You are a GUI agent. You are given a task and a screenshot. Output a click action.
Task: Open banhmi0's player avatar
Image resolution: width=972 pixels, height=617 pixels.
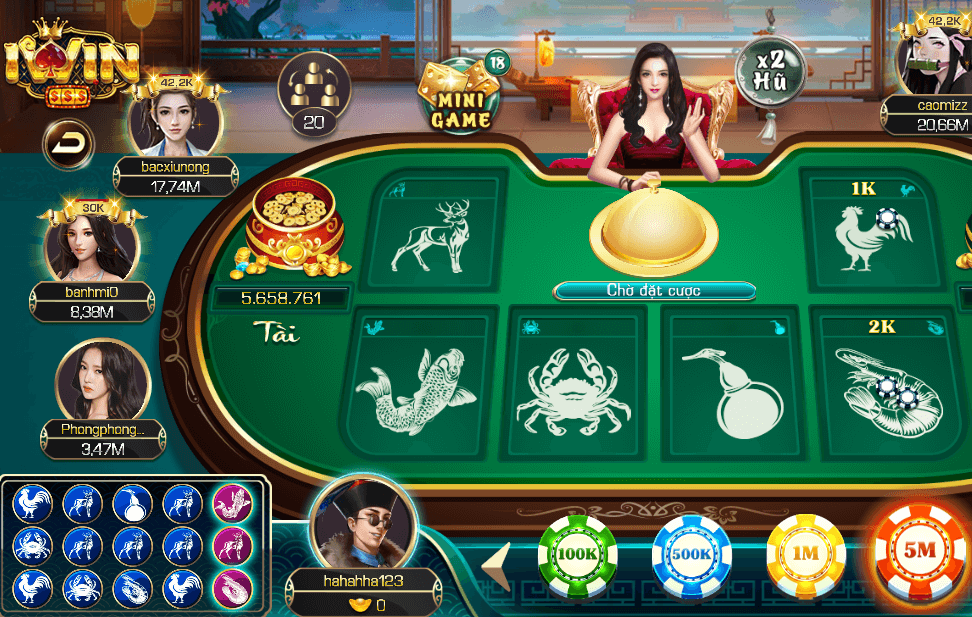tap(91, 243)
